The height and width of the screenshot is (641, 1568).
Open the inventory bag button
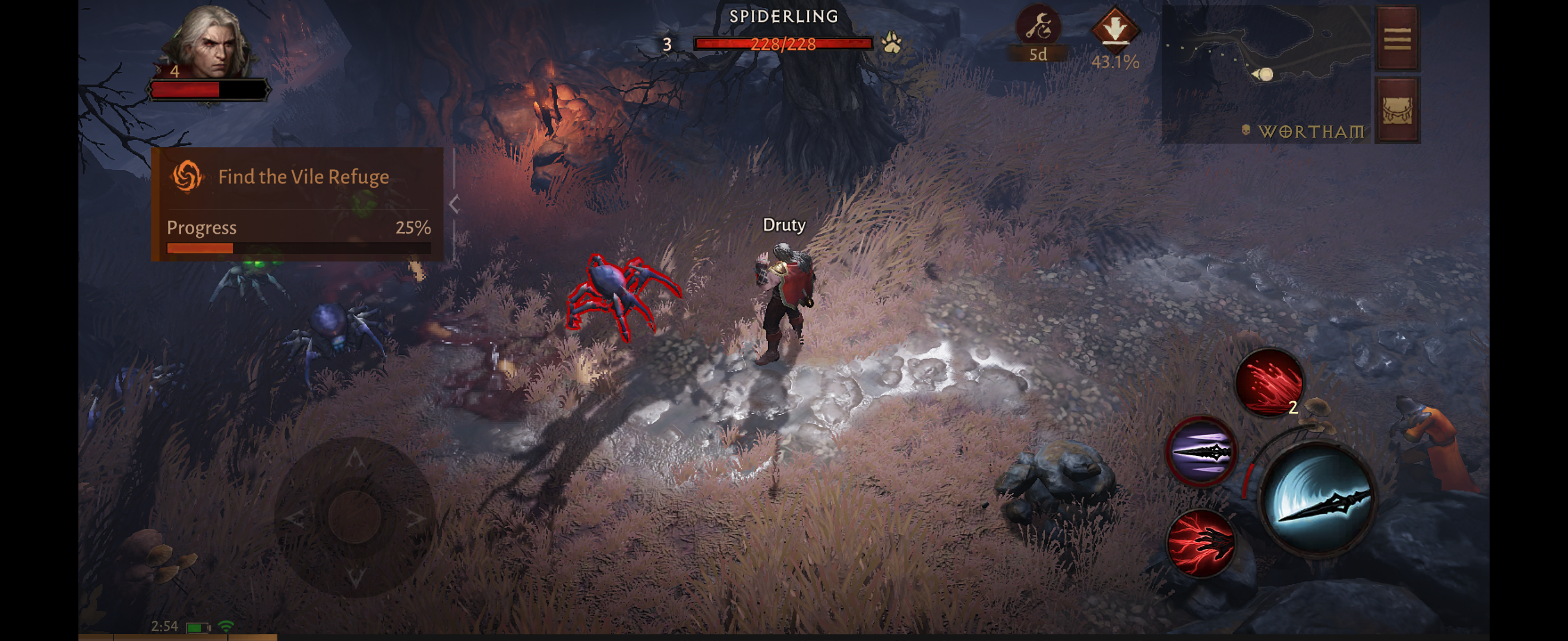[x=1397, y=110]
